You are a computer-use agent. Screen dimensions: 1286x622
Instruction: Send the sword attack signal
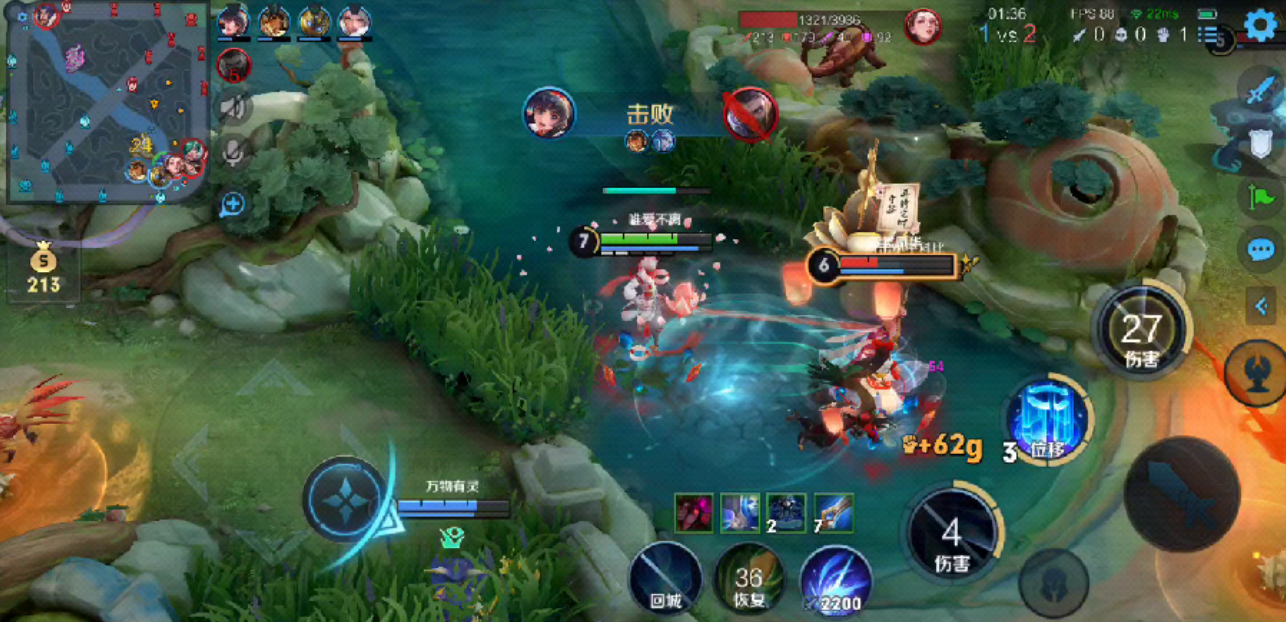coord(1260,92)
